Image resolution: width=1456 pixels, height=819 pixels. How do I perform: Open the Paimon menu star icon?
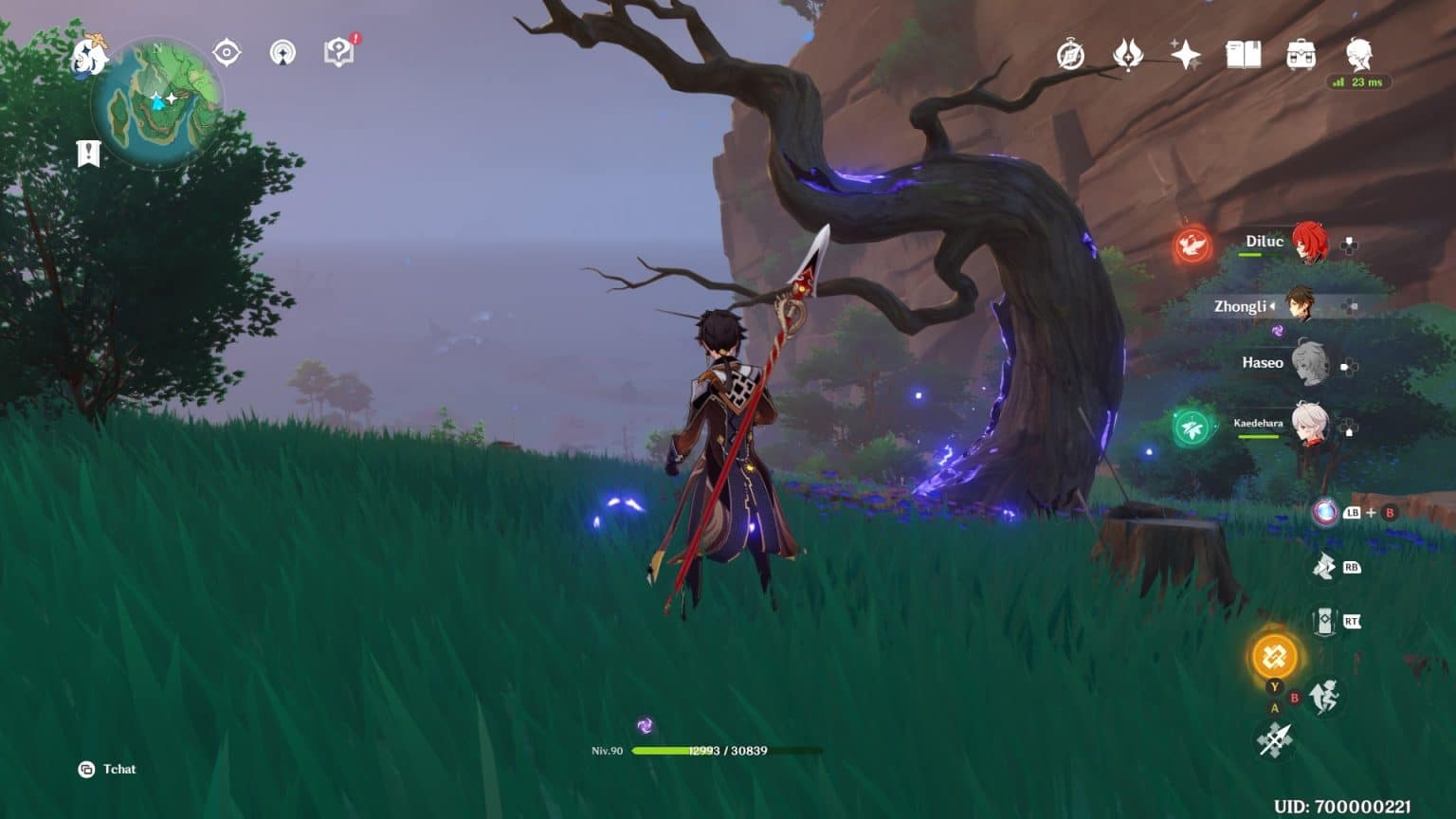coord(92,55)
